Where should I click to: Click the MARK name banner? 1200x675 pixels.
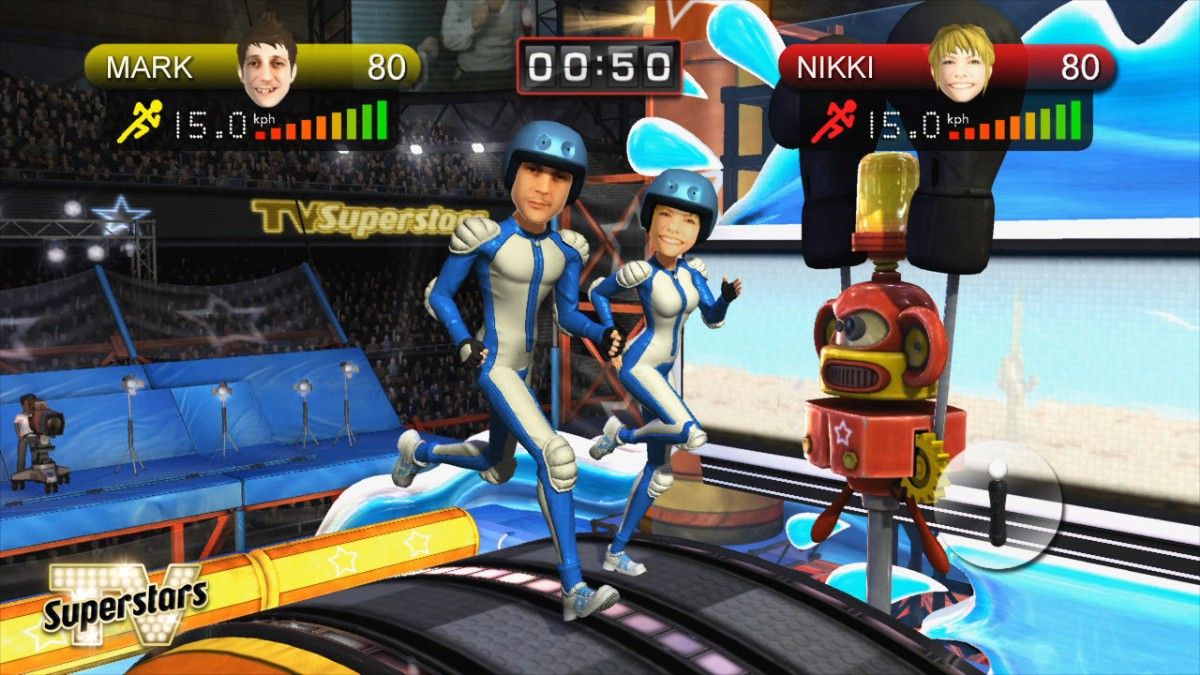pos(150,68)
